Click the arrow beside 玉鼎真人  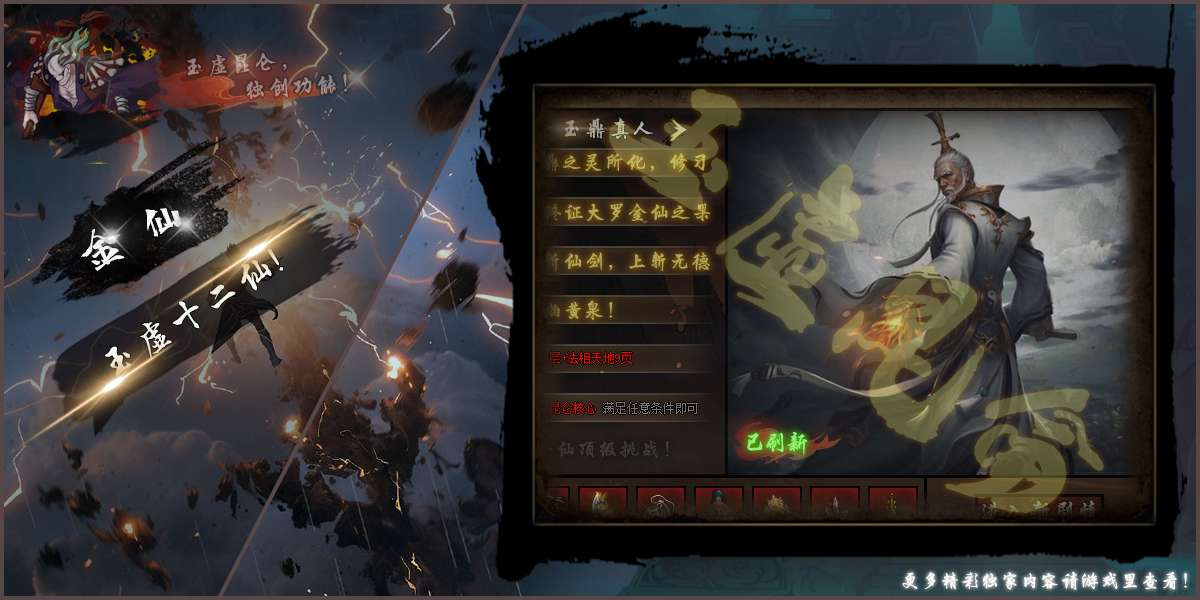[678, 129]
